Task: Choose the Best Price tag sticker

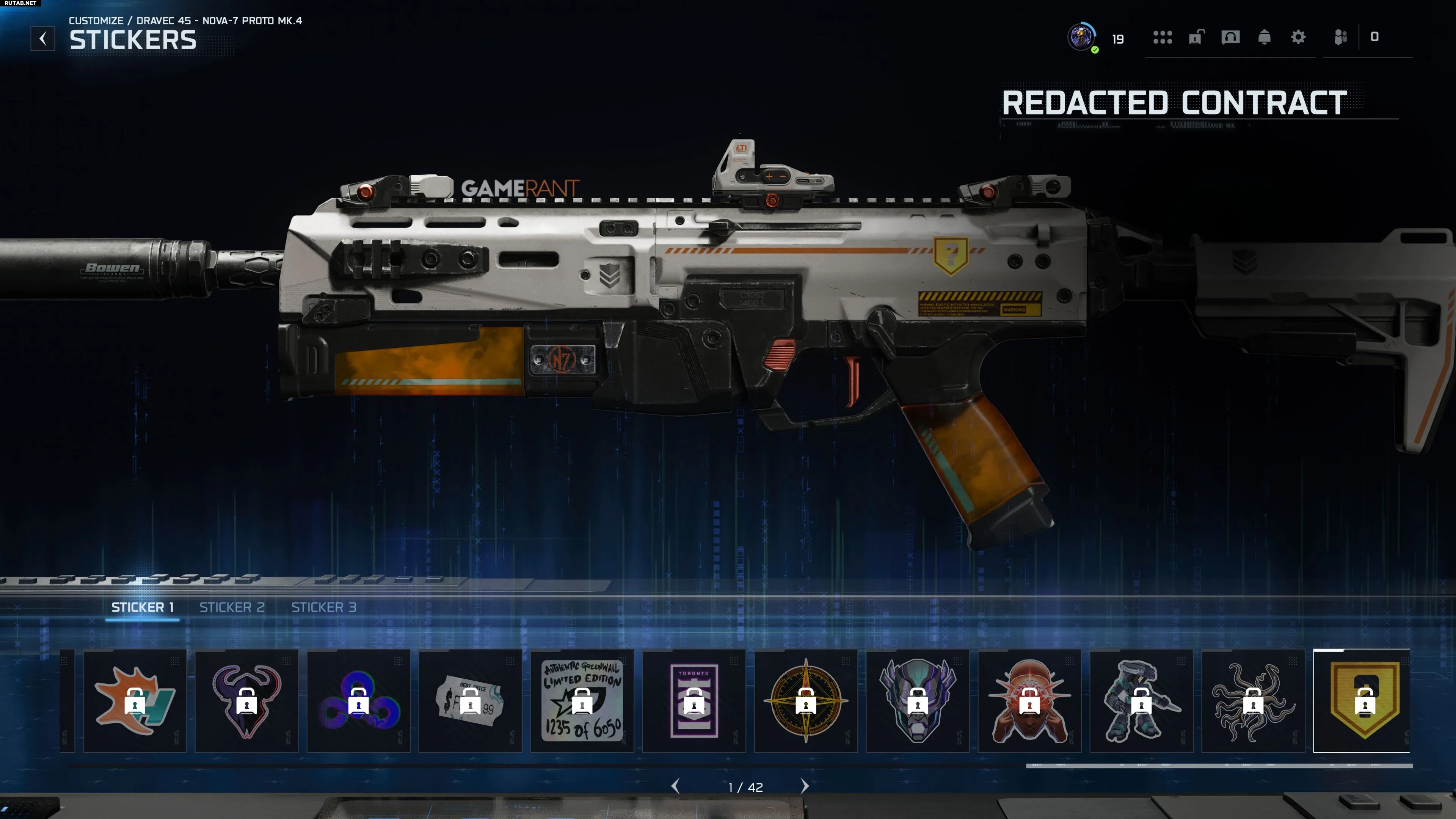Action: coord(470,701)
